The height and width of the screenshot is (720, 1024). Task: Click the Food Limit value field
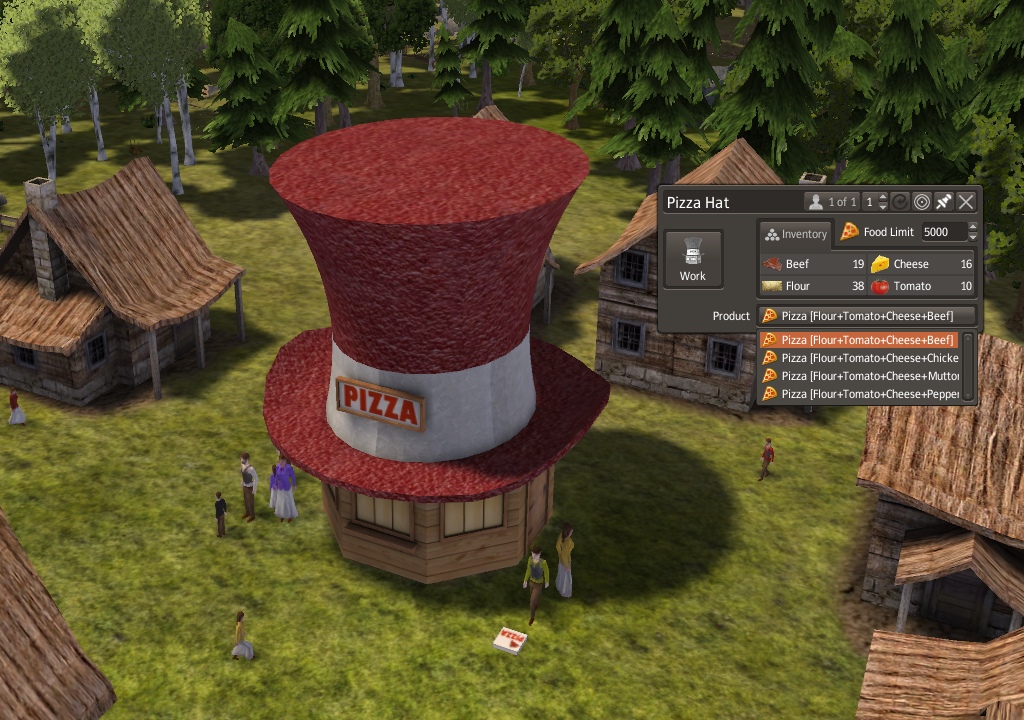tap(943, 232)
